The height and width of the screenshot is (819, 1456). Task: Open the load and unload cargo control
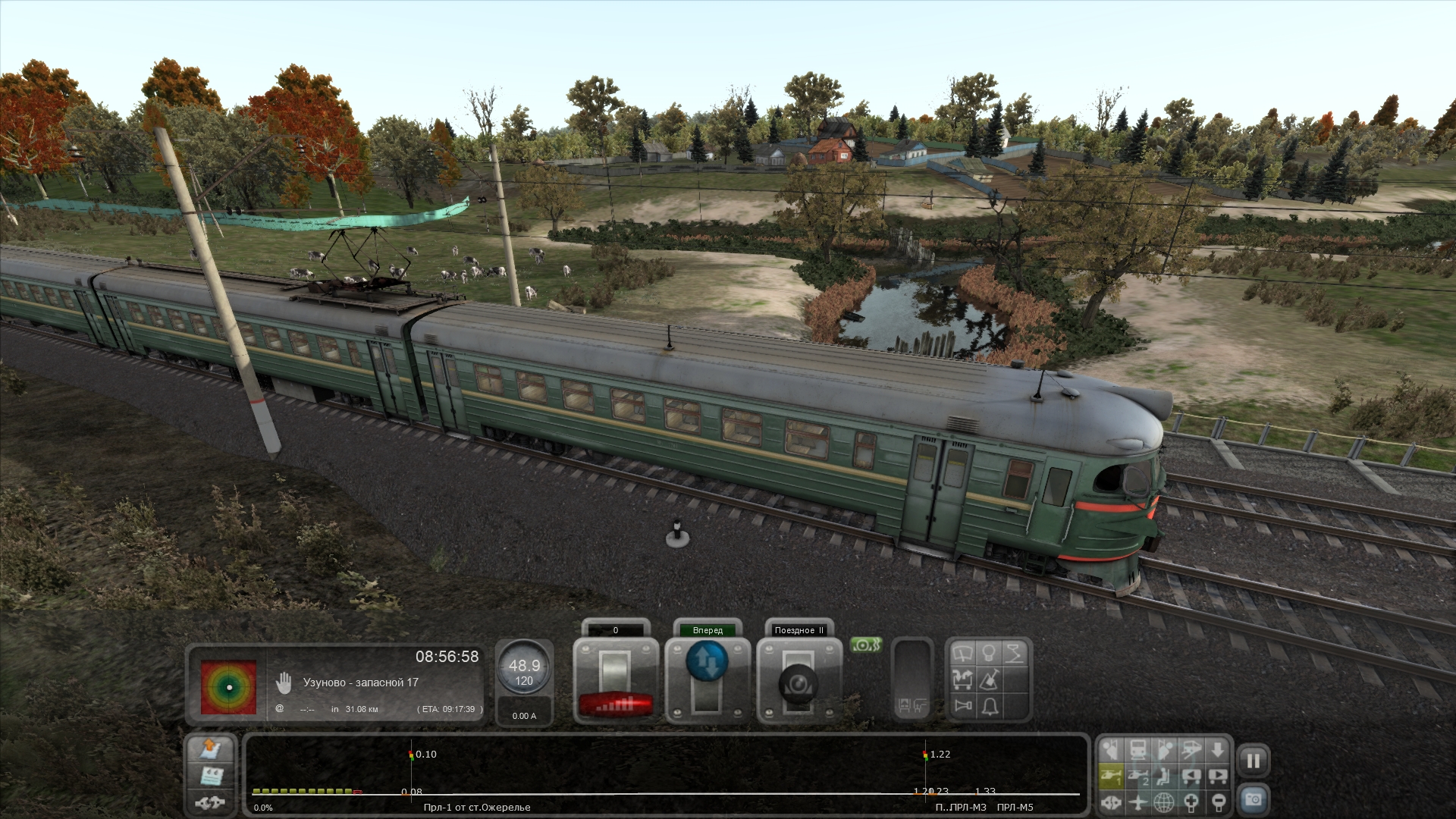(963, 680)
